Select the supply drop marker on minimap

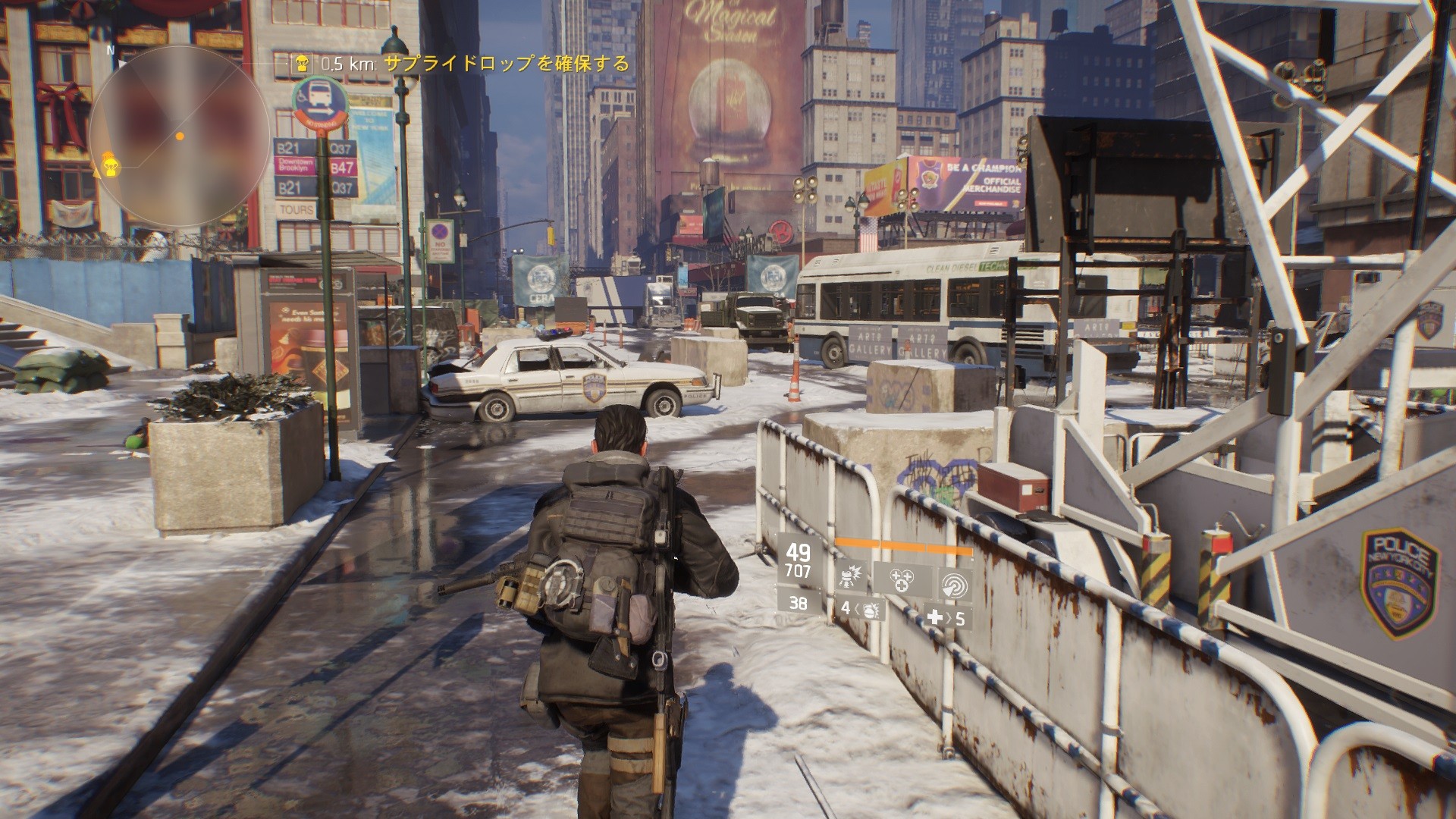(111, 165)
